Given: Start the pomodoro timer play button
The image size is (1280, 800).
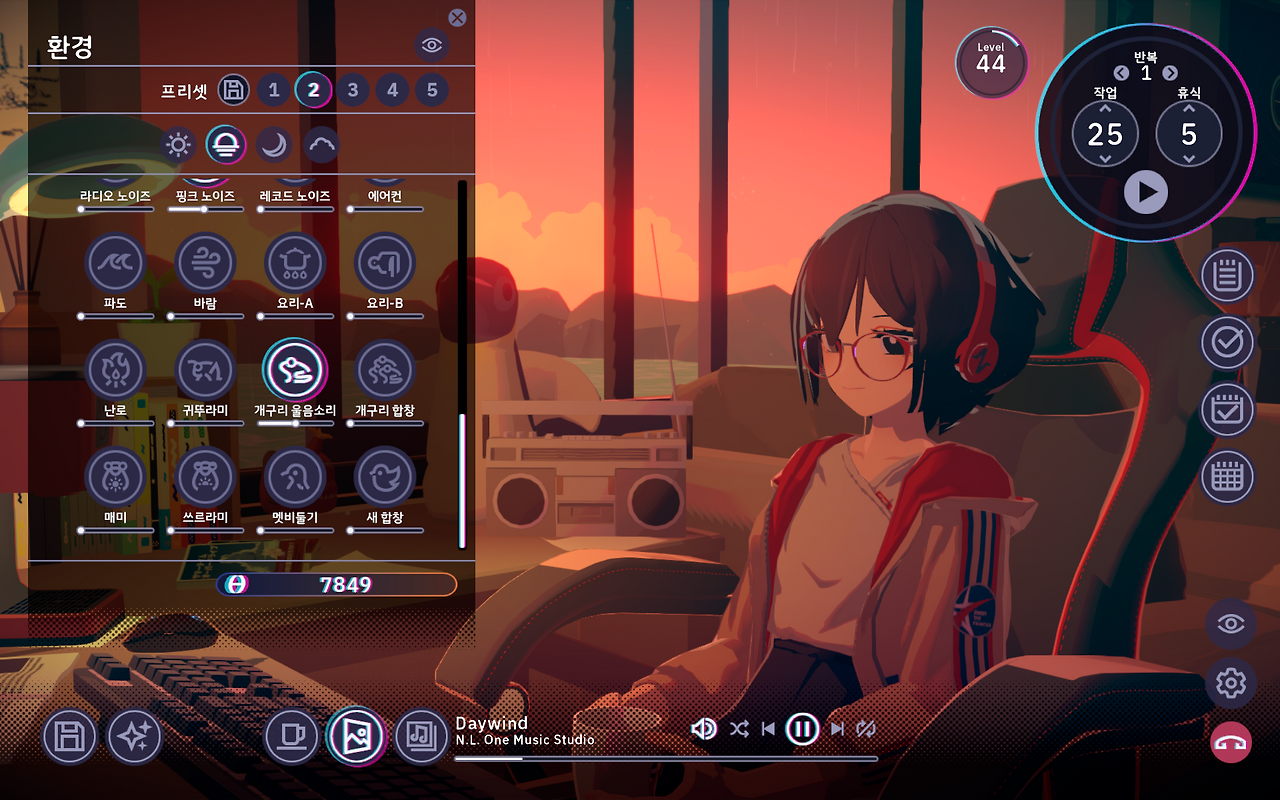Looking at the screenshot, I should [1146, 191].
